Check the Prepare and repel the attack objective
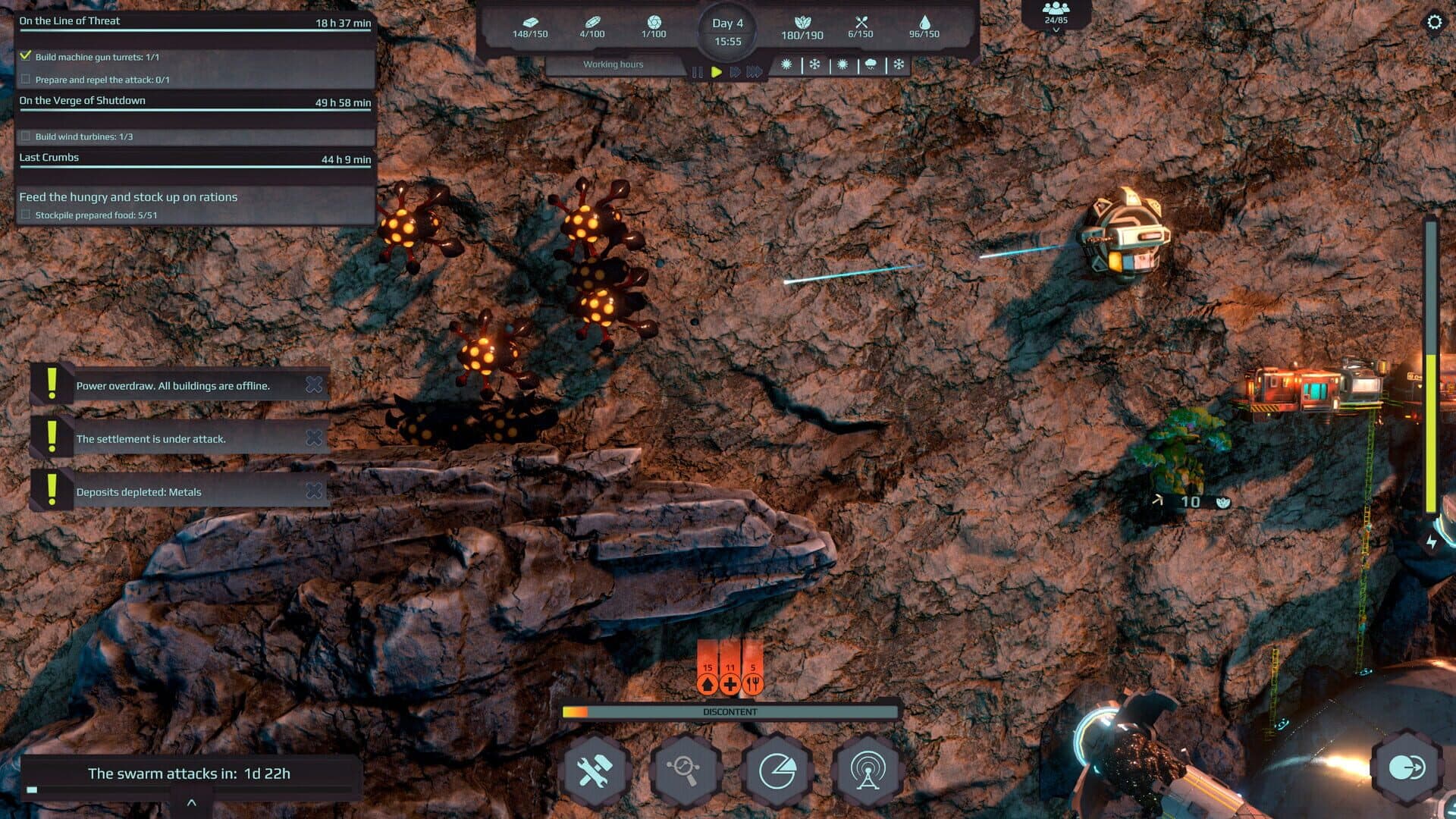This screenshot has height=819, width=1456. pos(27,78)
